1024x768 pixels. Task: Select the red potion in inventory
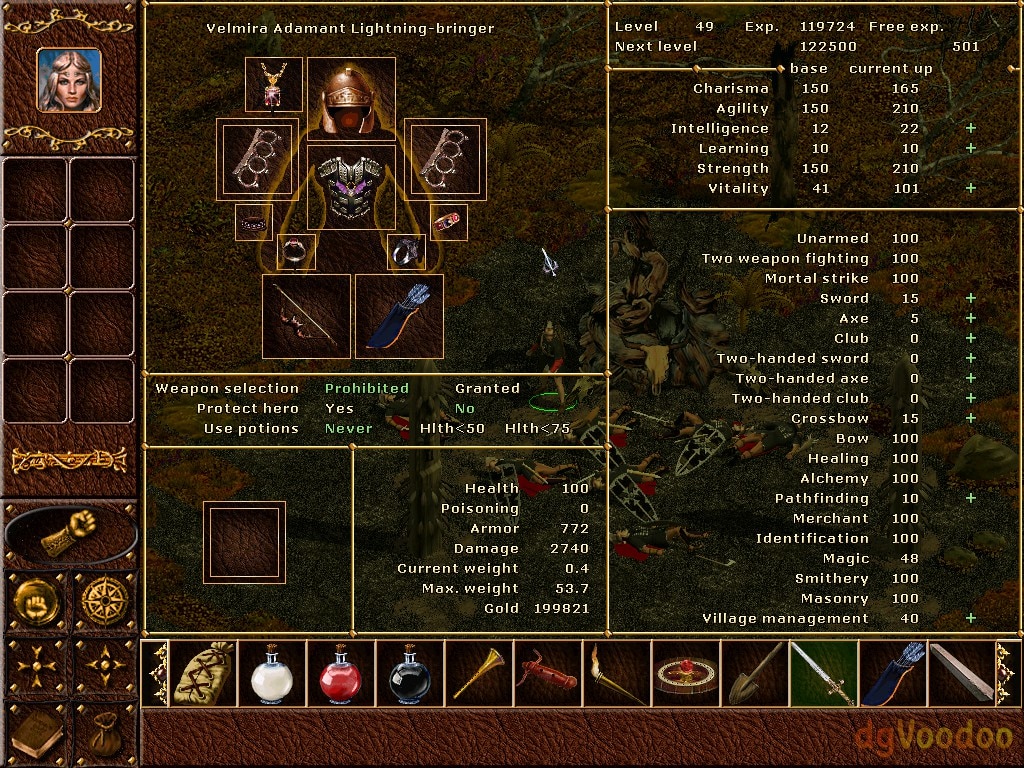point(341,675)
